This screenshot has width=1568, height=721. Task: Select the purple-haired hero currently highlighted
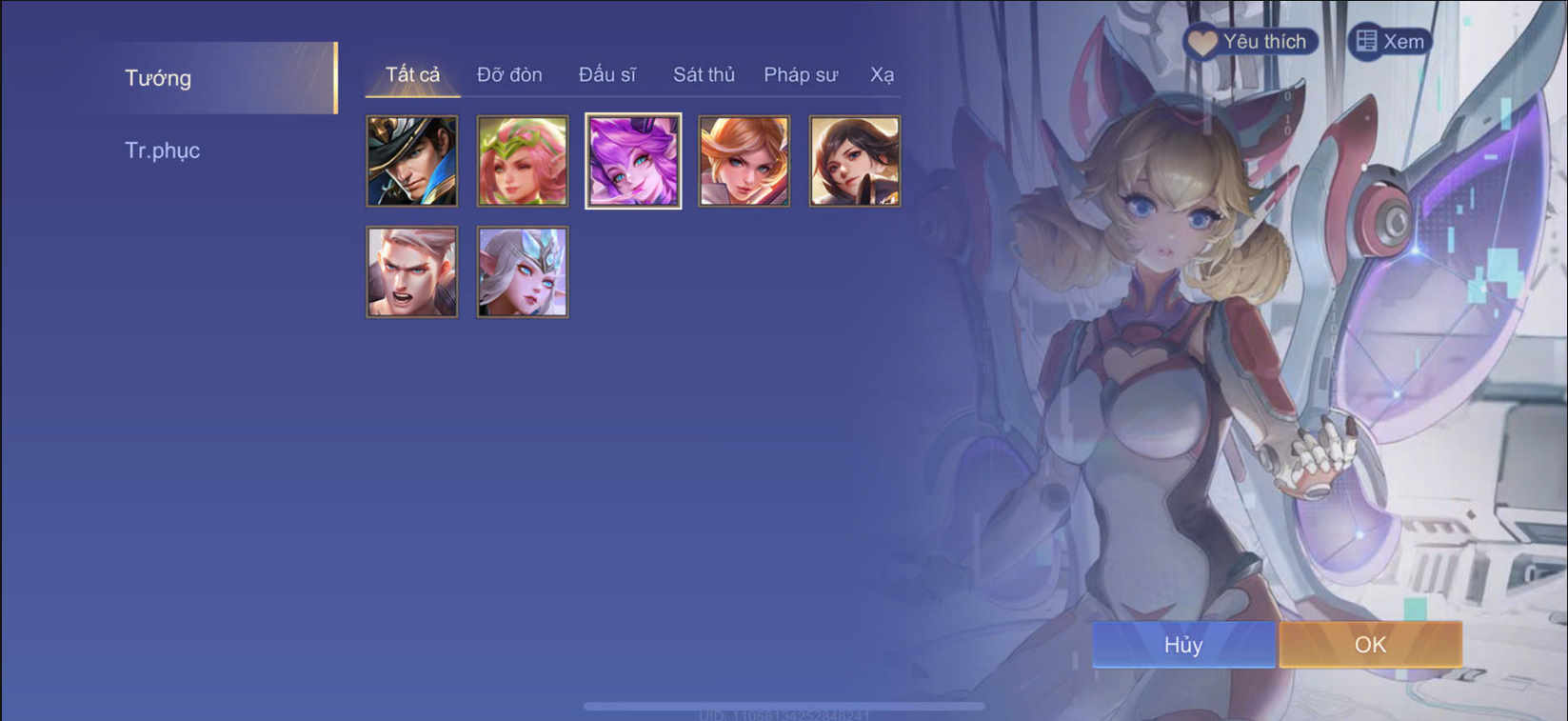pos(633,159)
